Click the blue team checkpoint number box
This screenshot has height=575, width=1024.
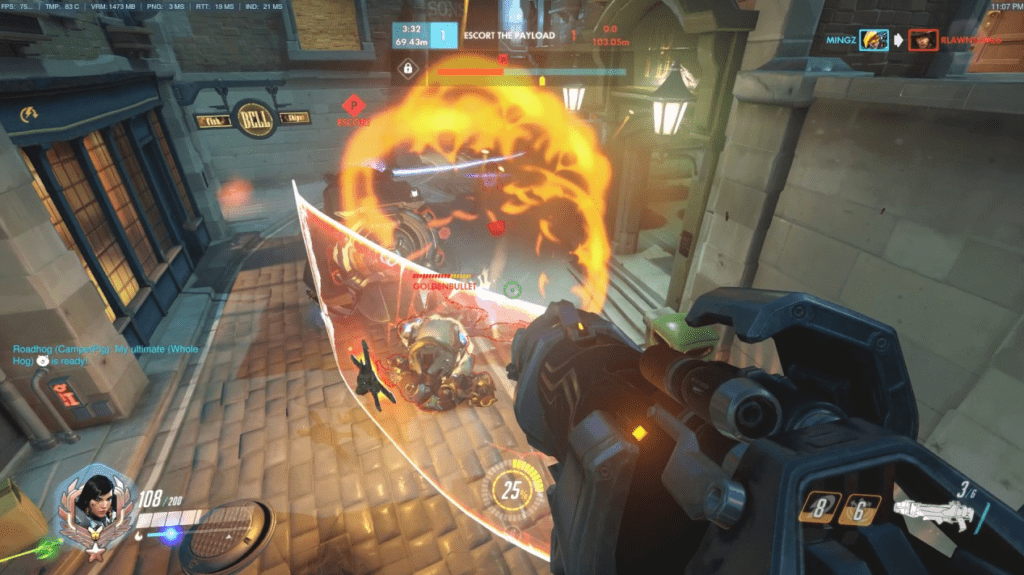443,35
